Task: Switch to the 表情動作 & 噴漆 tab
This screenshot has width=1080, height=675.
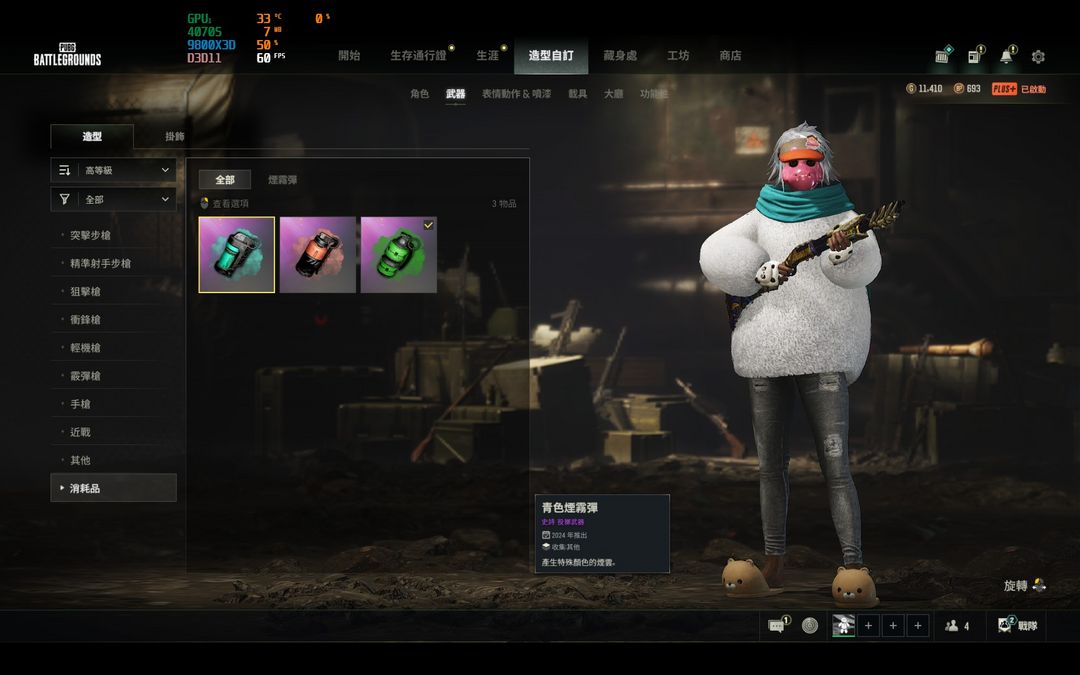Action: [x=516, y=94]
